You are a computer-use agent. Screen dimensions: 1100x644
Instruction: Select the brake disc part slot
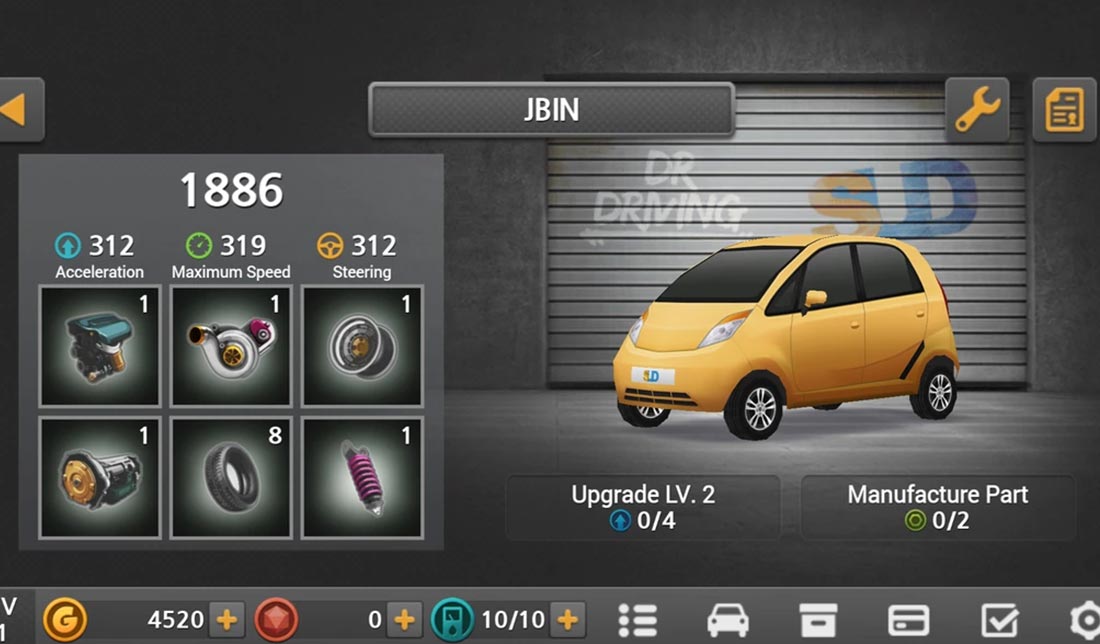pos(362,346)
